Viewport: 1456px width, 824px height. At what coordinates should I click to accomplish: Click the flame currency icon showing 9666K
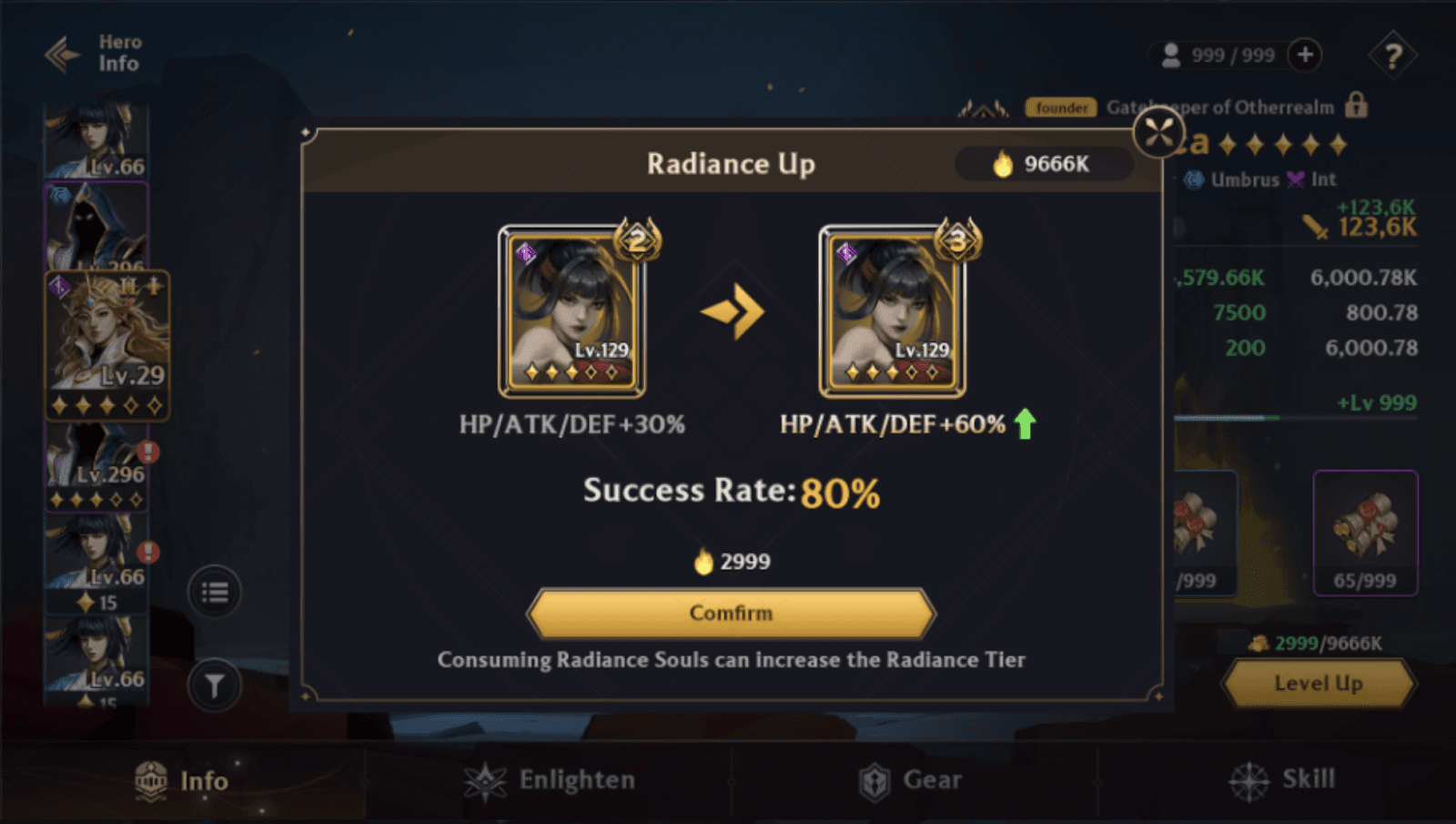(1003, 164)
